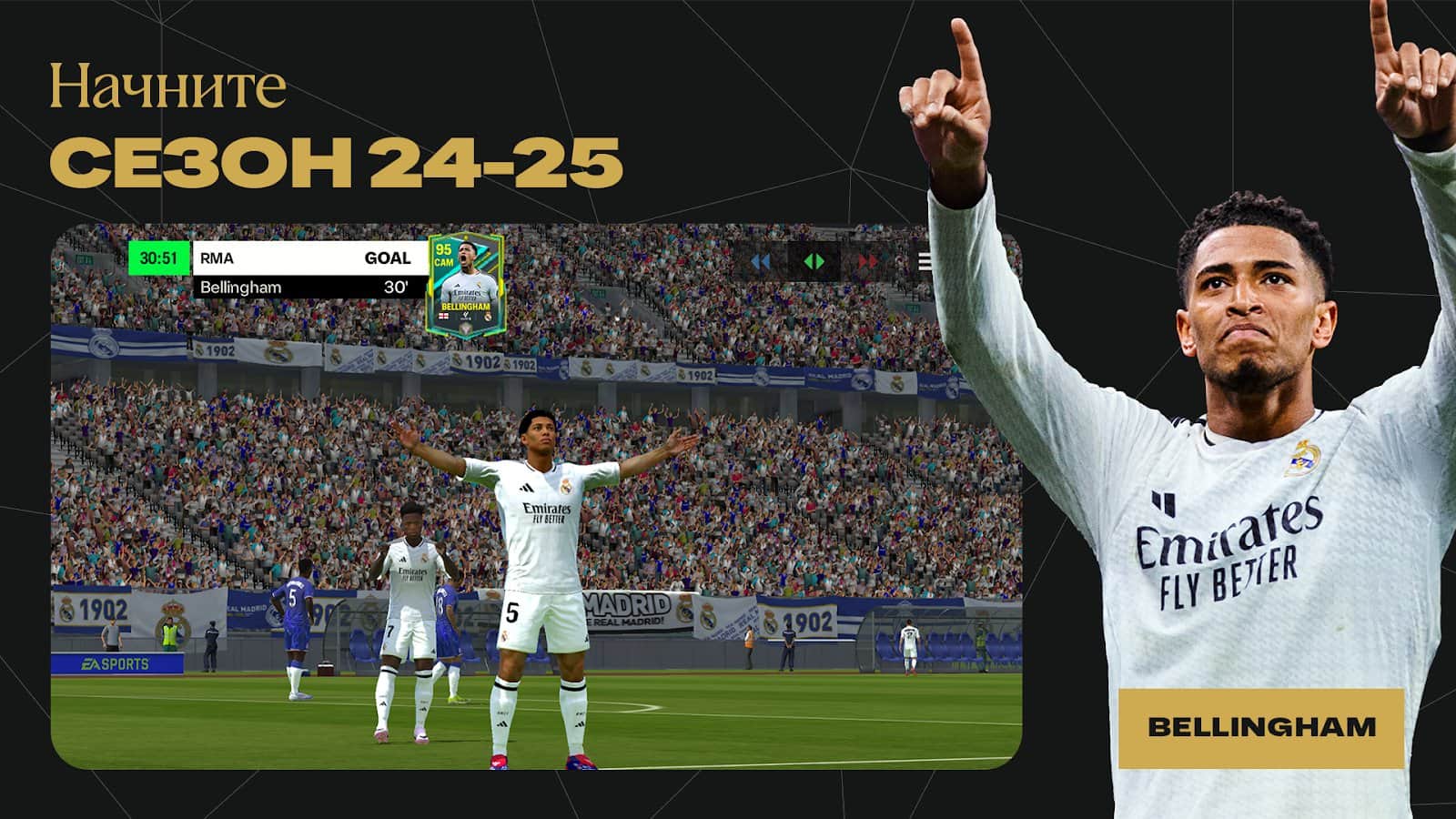Select the silver shield emblem on the card
This screenshot has height=819, width=1456.
coord(465,329)
